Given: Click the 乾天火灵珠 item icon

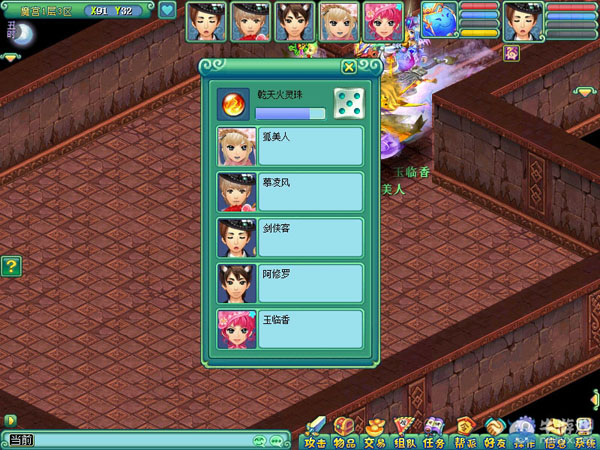Looking at the screenshot, I should click(233, 104).
